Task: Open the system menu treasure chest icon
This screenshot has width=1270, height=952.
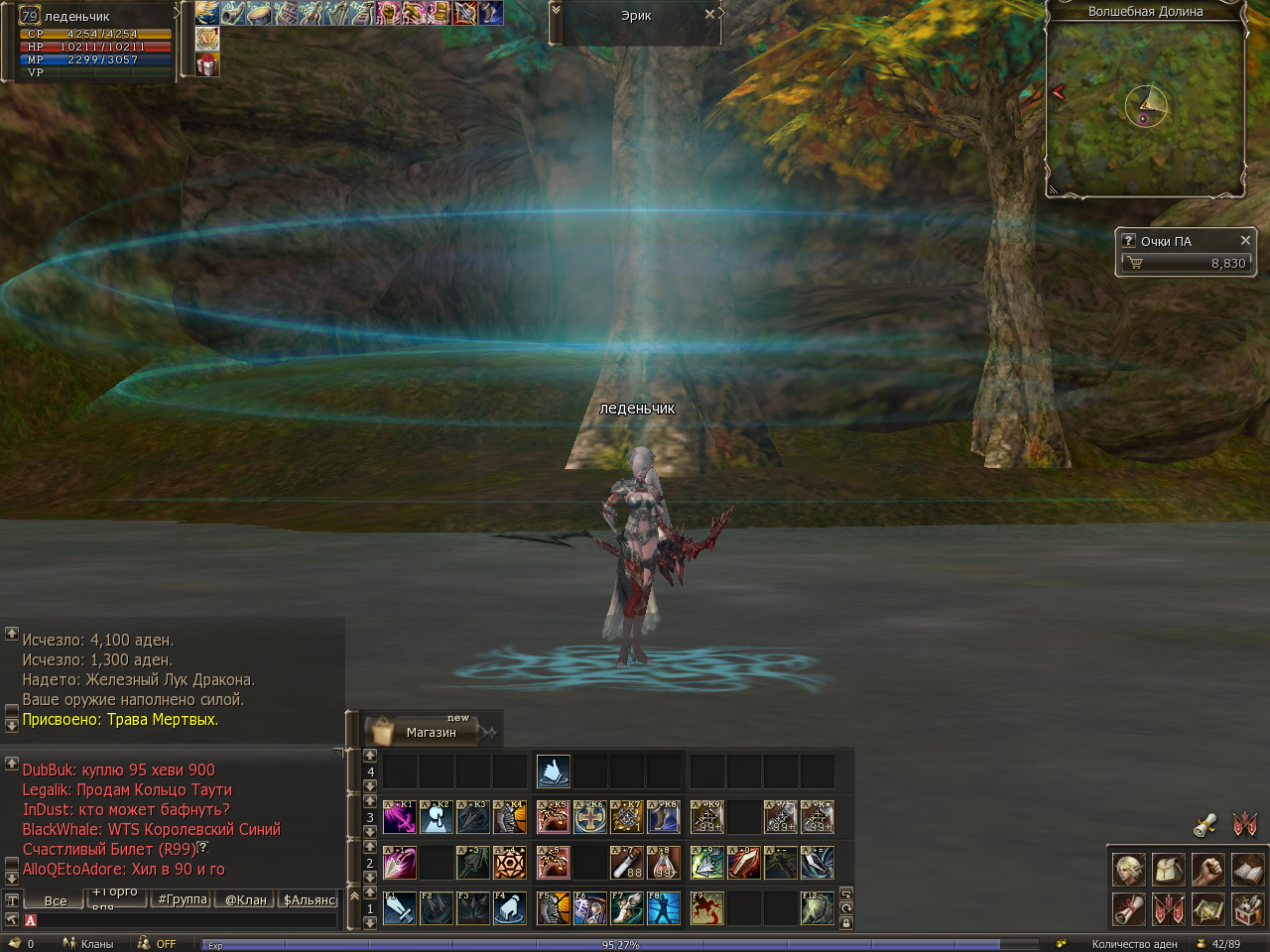Action: click(x=1247, y=907)
